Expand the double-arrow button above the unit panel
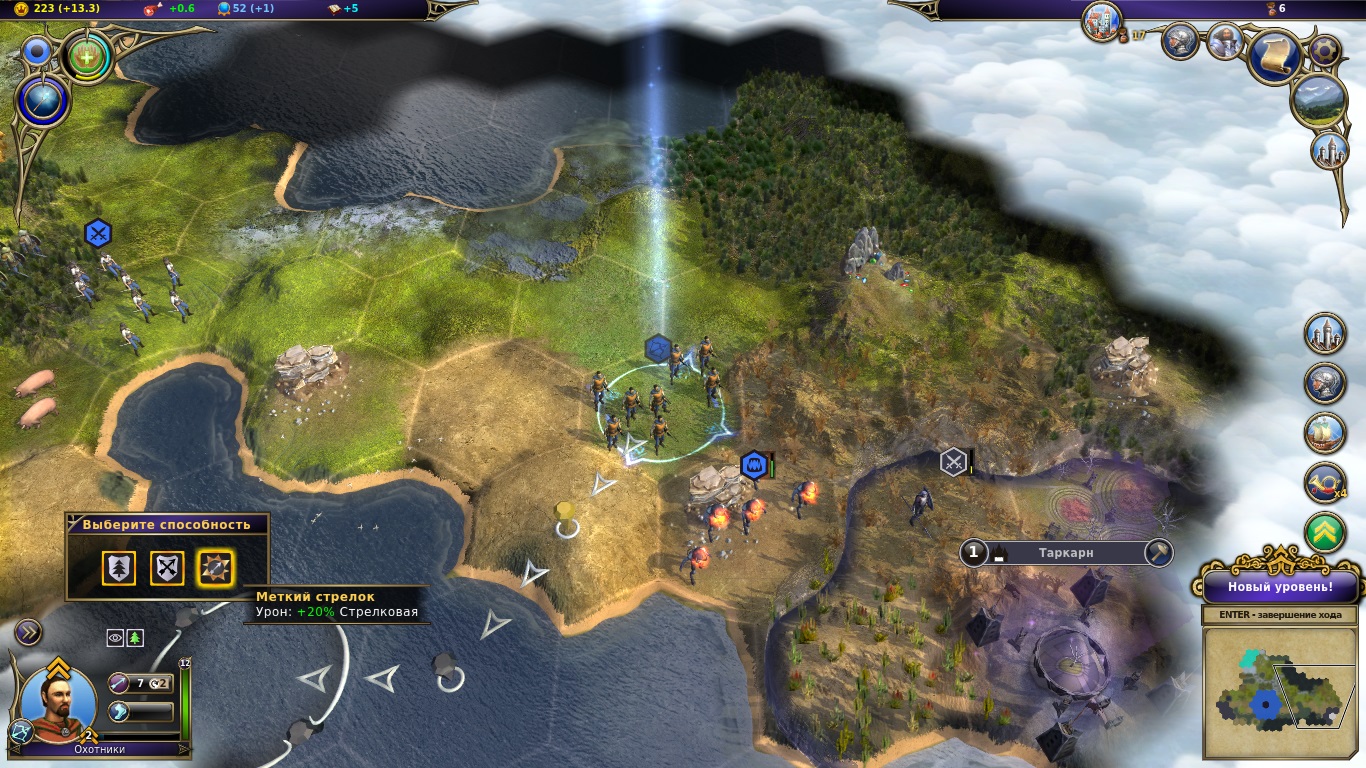This screenshot has width=1366, height=768. pyautogui.click(x=28, y=632)
